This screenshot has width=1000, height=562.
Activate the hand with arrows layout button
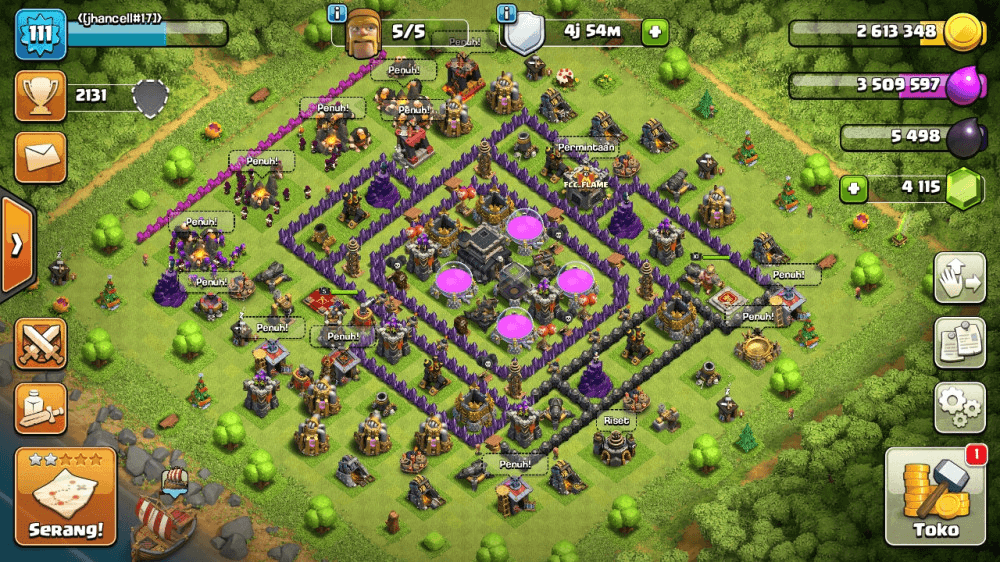click(959, 278)
